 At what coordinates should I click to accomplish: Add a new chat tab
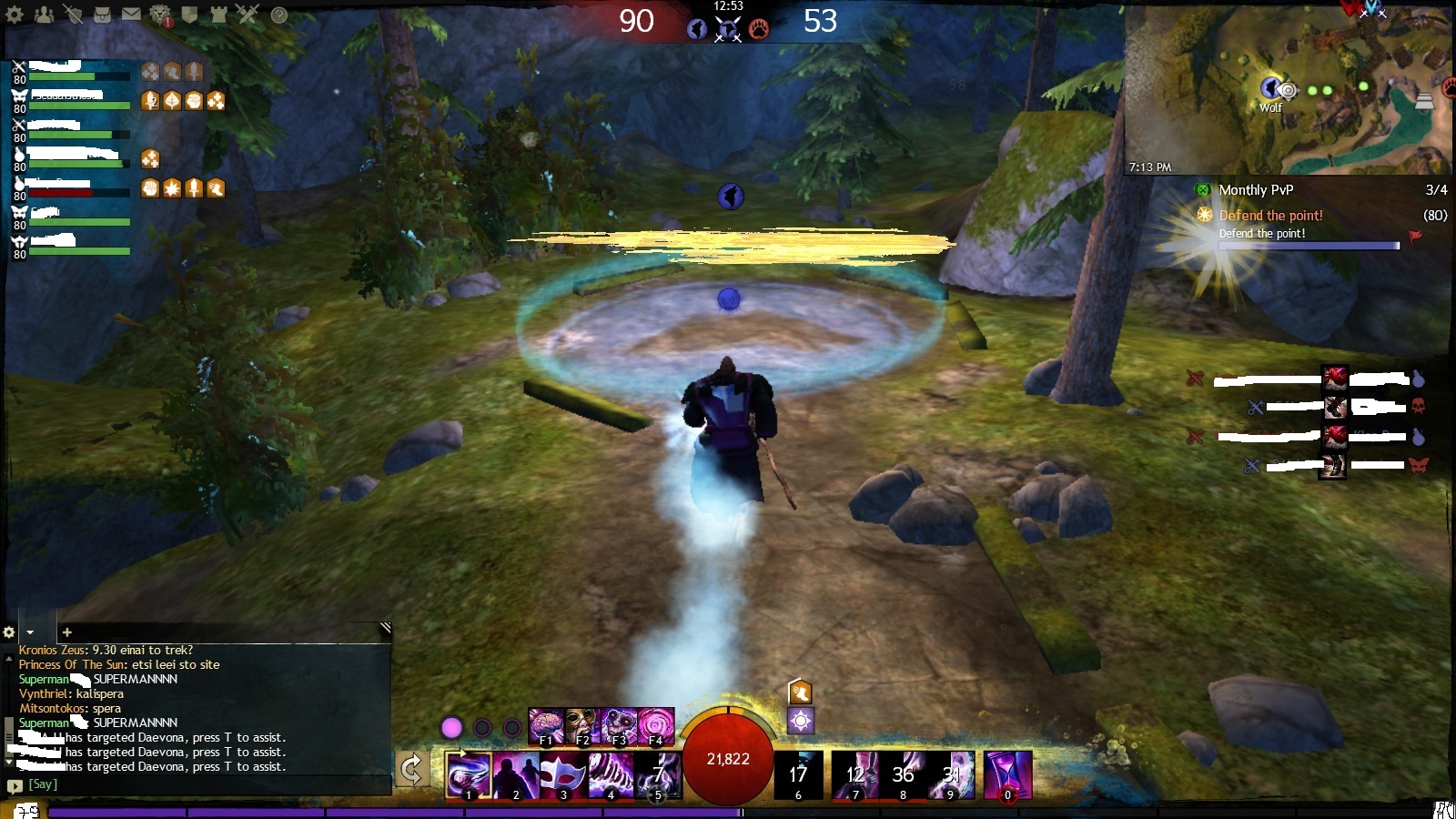coord(66,632)
